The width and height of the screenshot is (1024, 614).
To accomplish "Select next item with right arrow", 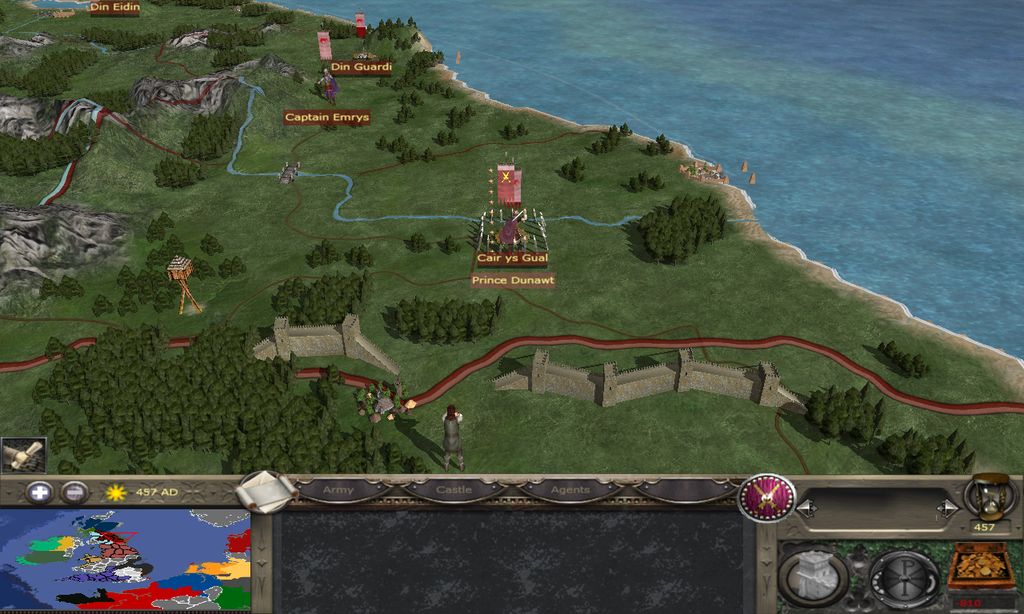I will click(945, 509).
